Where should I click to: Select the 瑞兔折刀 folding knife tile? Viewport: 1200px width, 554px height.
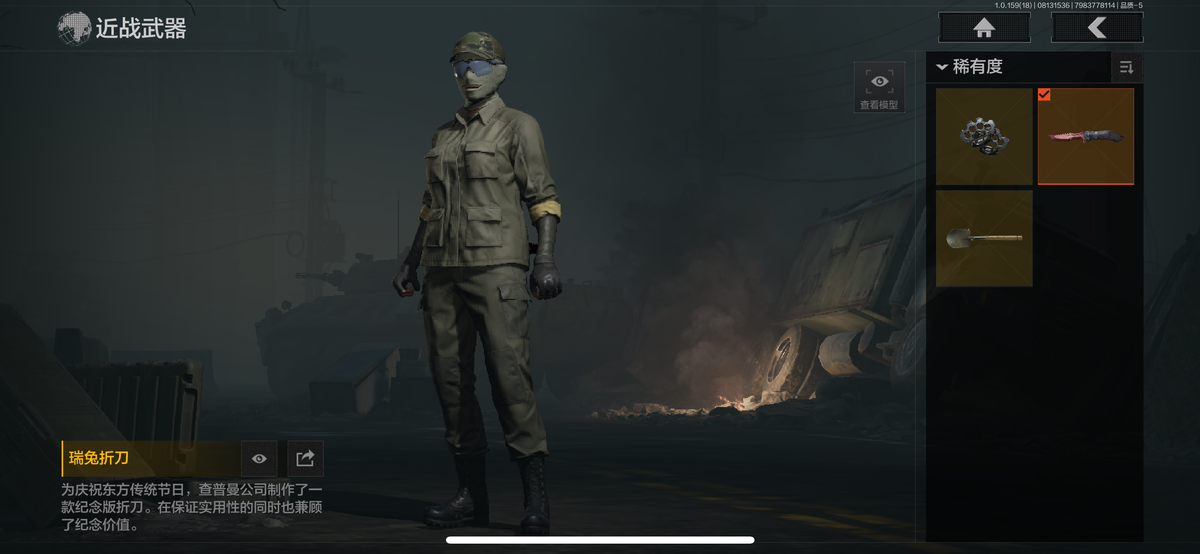coord(1086,136)
